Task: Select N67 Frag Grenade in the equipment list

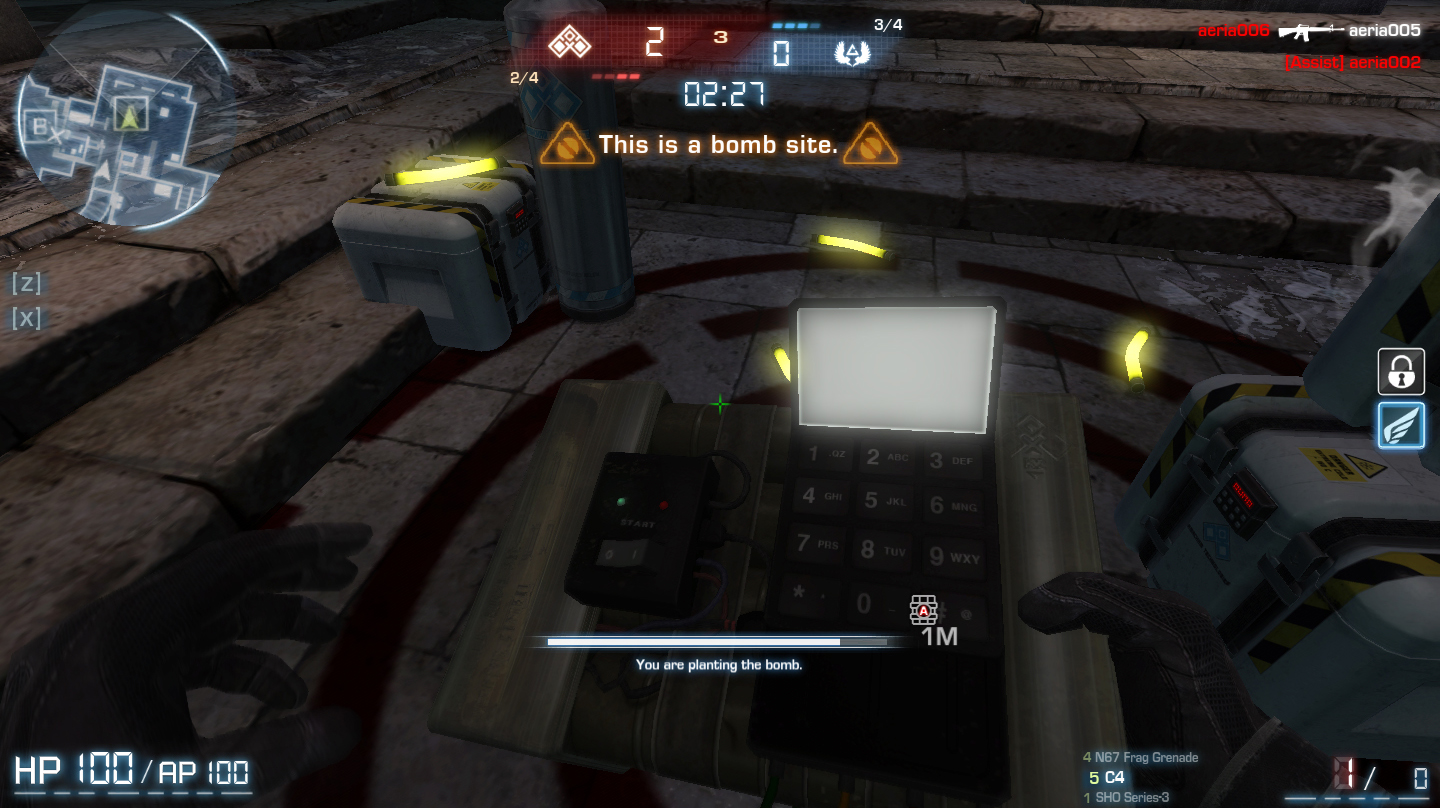Action: tap(1140, 757)
